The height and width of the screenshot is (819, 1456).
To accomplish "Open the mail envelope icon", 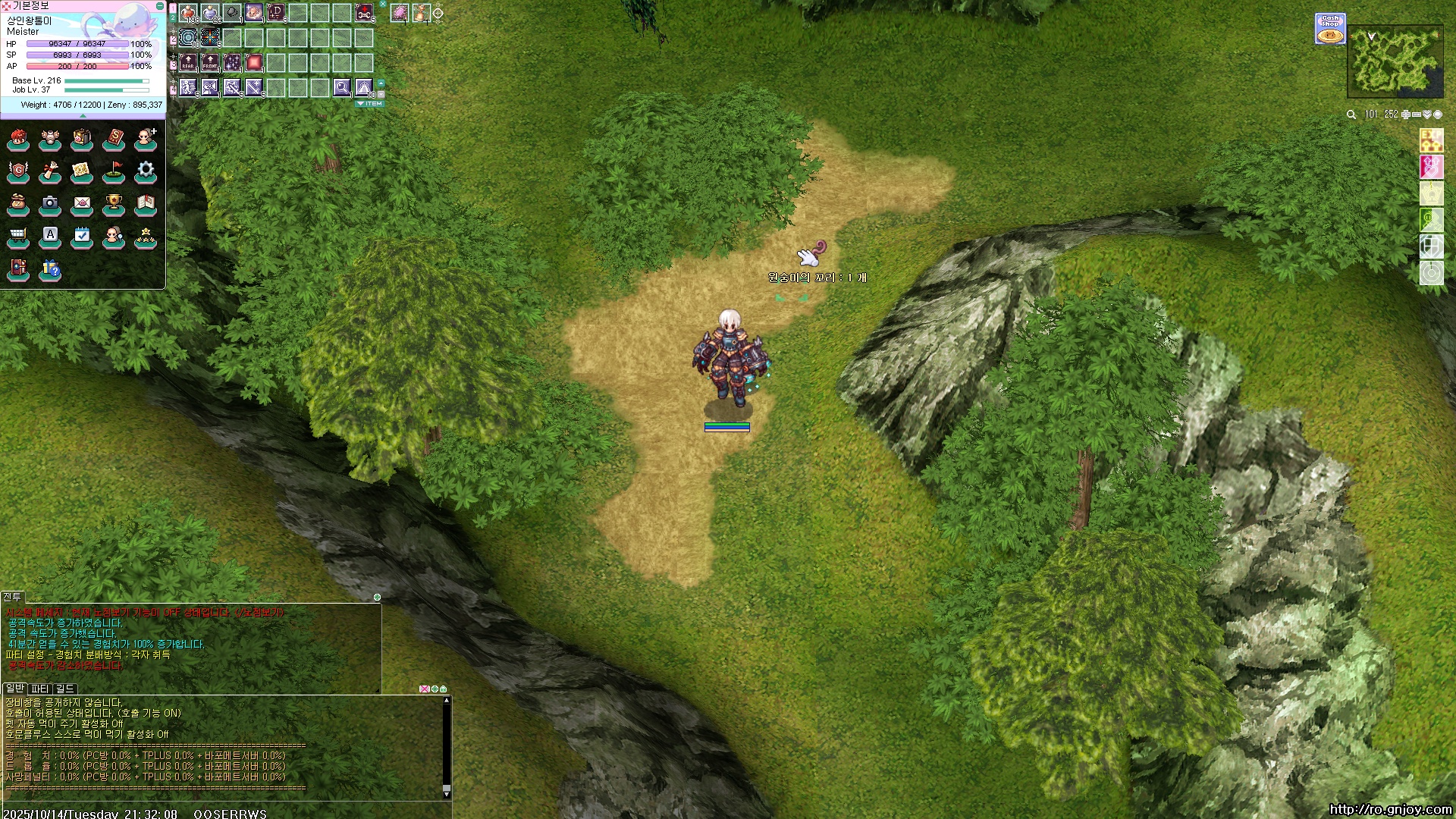I will click(82, 202).
